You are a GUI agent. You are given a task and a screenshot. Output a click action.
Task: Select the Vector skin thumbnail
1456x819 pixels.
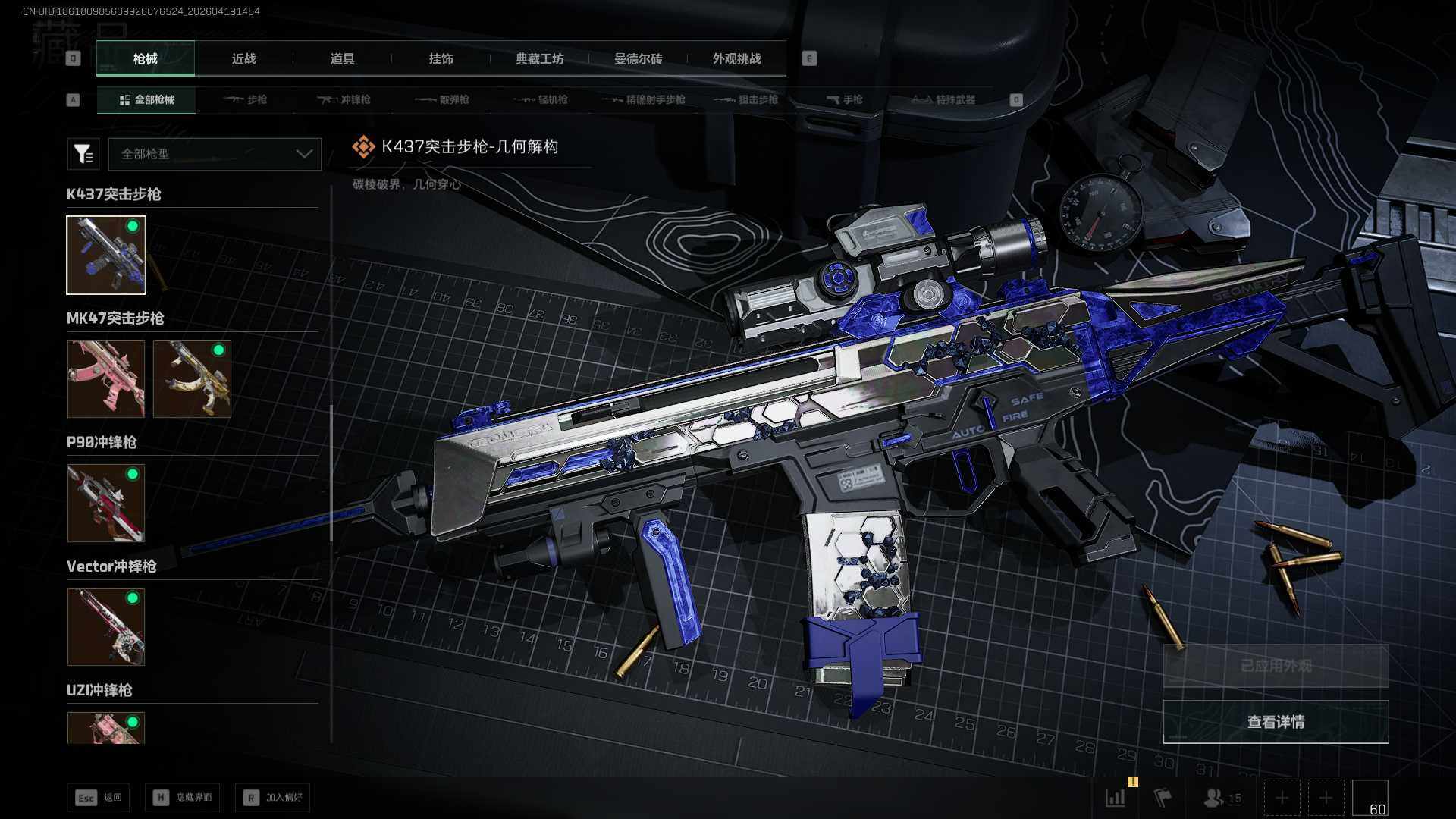[x=106, y=627]
